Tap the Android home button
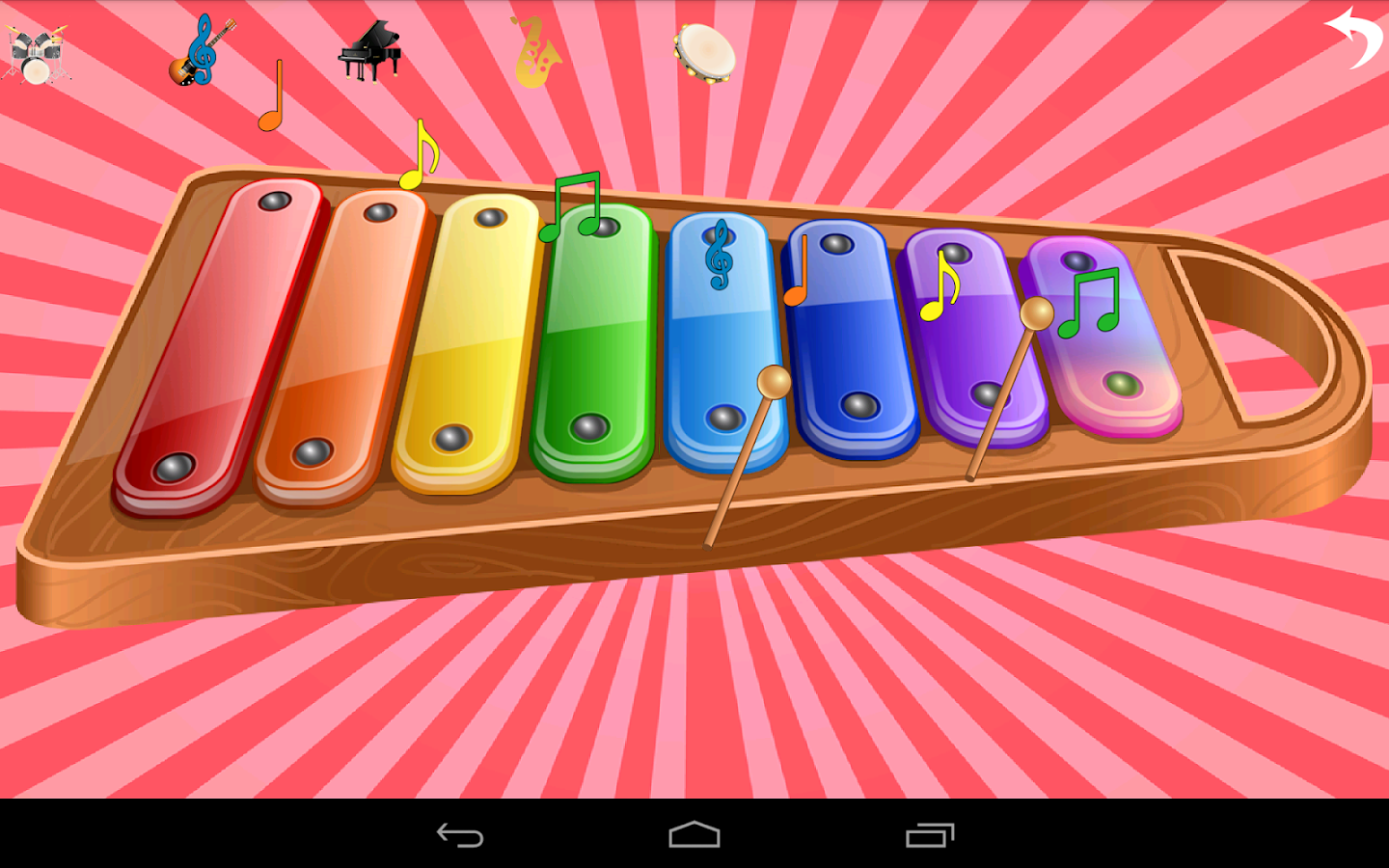Screen dimensions: 1389x868 click(x=694, y=835)
